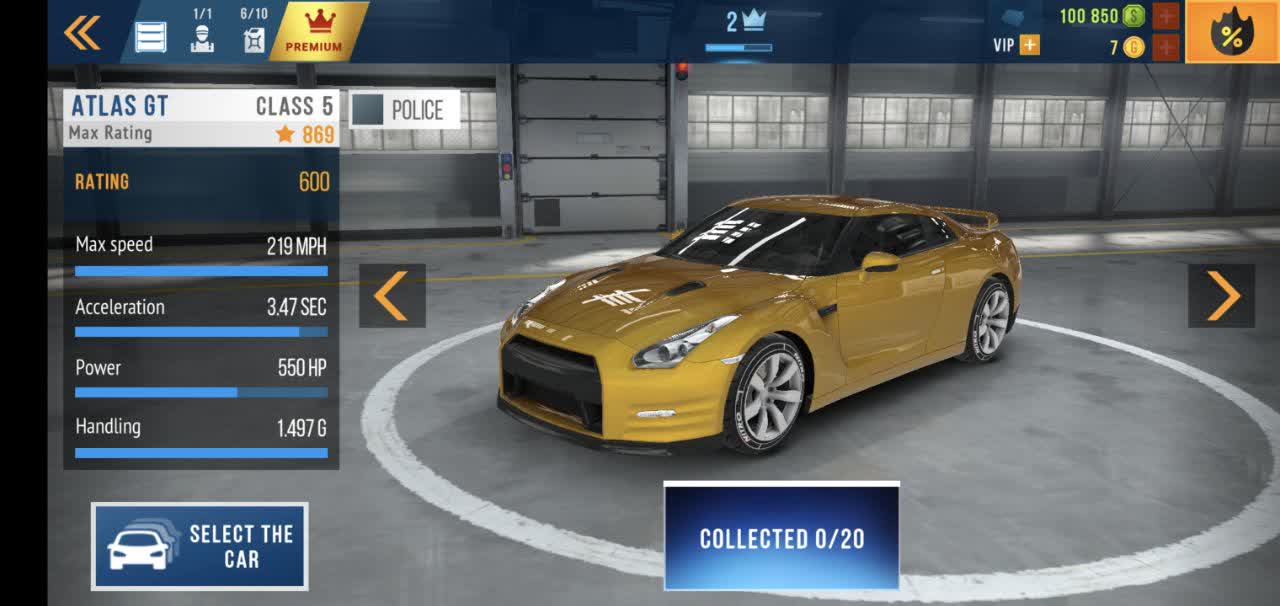Show the previous car with the left arrow
This screenshot has width=1280, height=606.
(392, 296)
